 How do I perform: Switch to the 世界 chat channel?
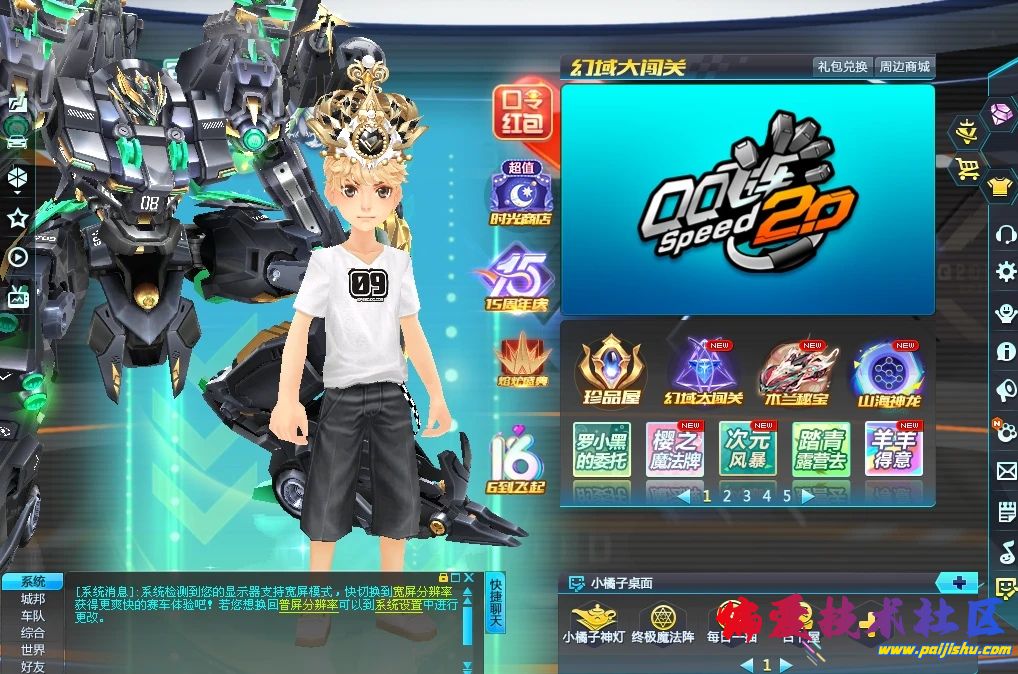point(33,649)
